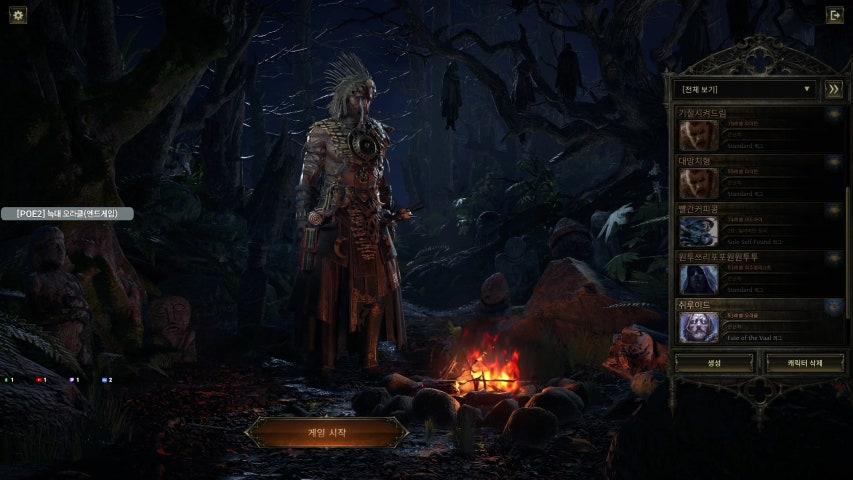
Task: Click the 캐릭터 삭제 delete character button
Action: (x=804, y=362)
